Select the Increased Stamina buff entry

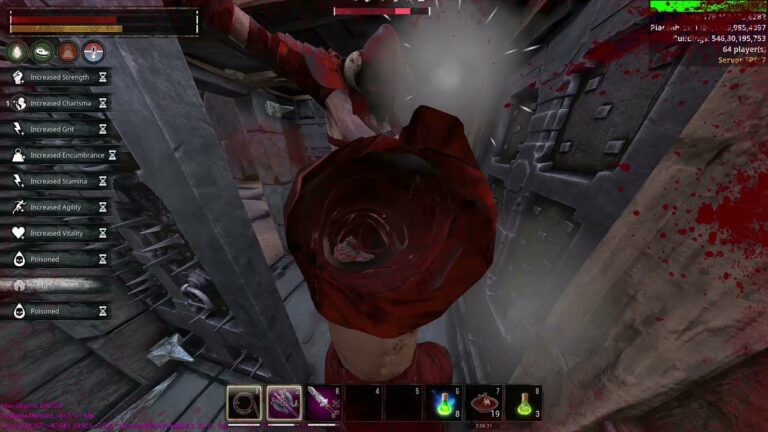pyautogui.click(x=59, y=181)
